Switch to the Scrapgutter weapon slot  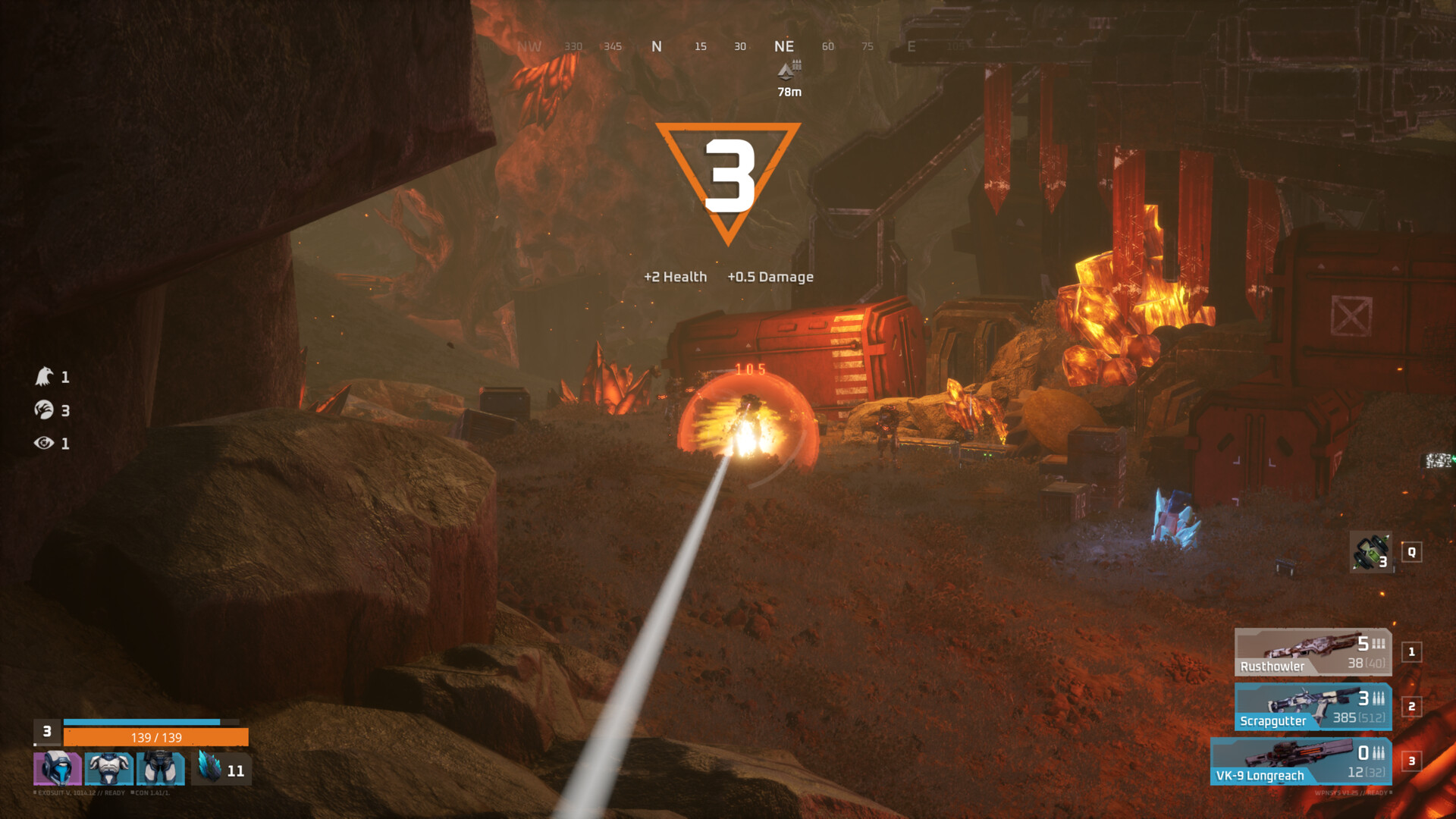1313,707
